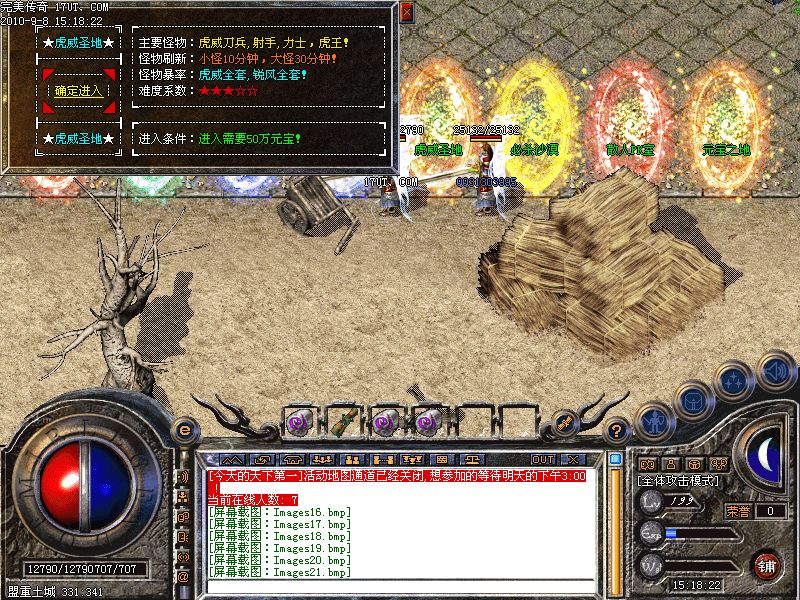The height and width of the screenshot is (600, 800).
Task: Click the OUT button above the chat
Action: coord(543,459)
